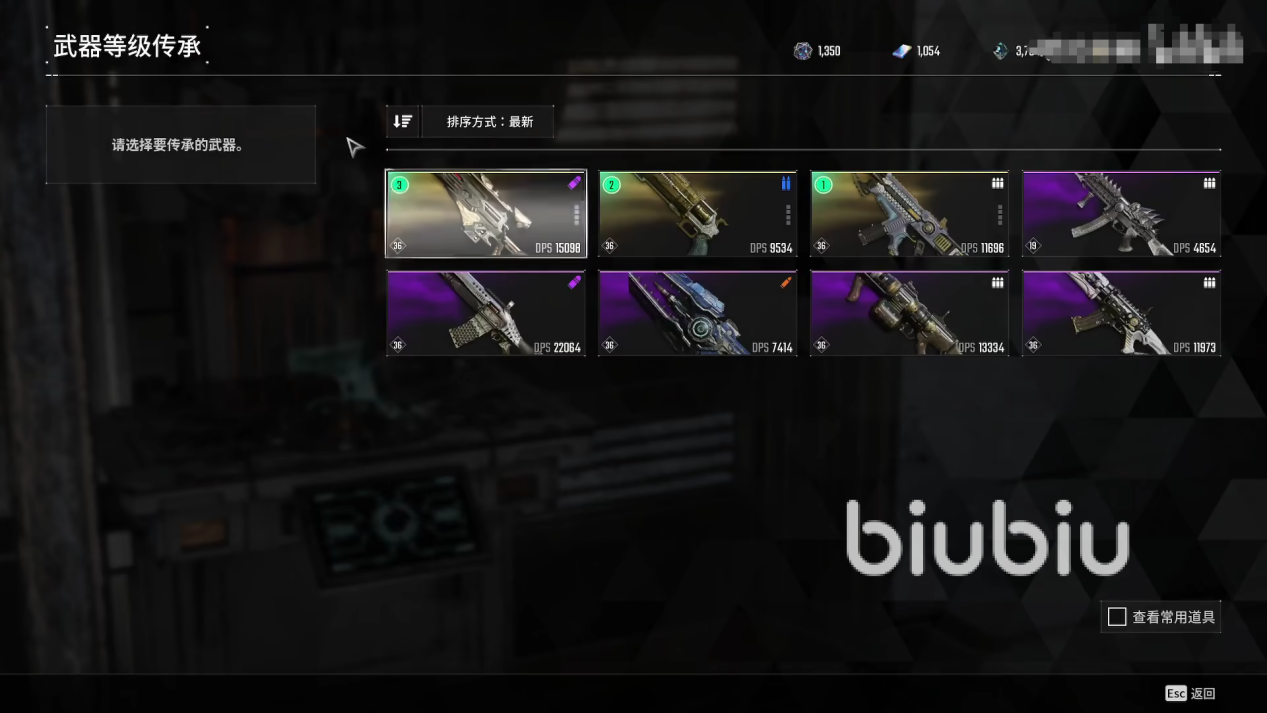The width and height of the screenshot is (1267, 713).
Task: Toggle the sort order arrow icon
Action: coord(403,122)
